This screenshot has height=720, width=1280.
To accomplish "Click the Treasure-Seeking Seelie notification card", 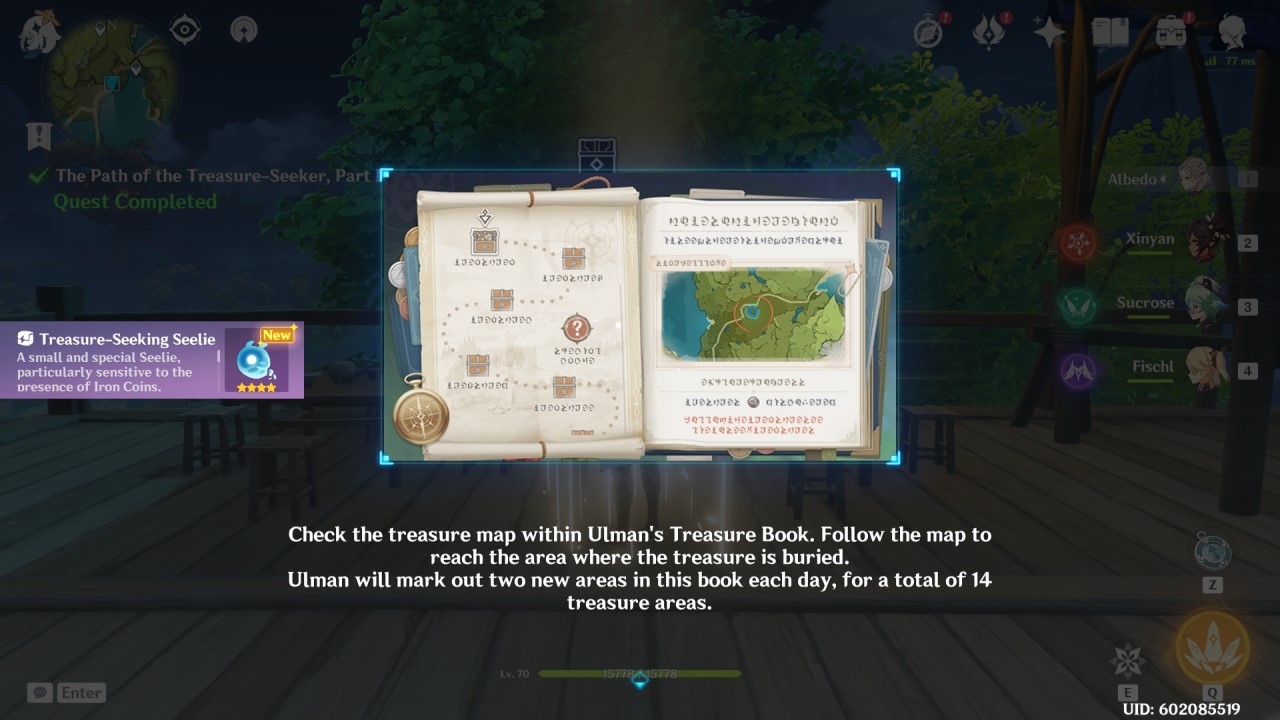I will (150, 360).
